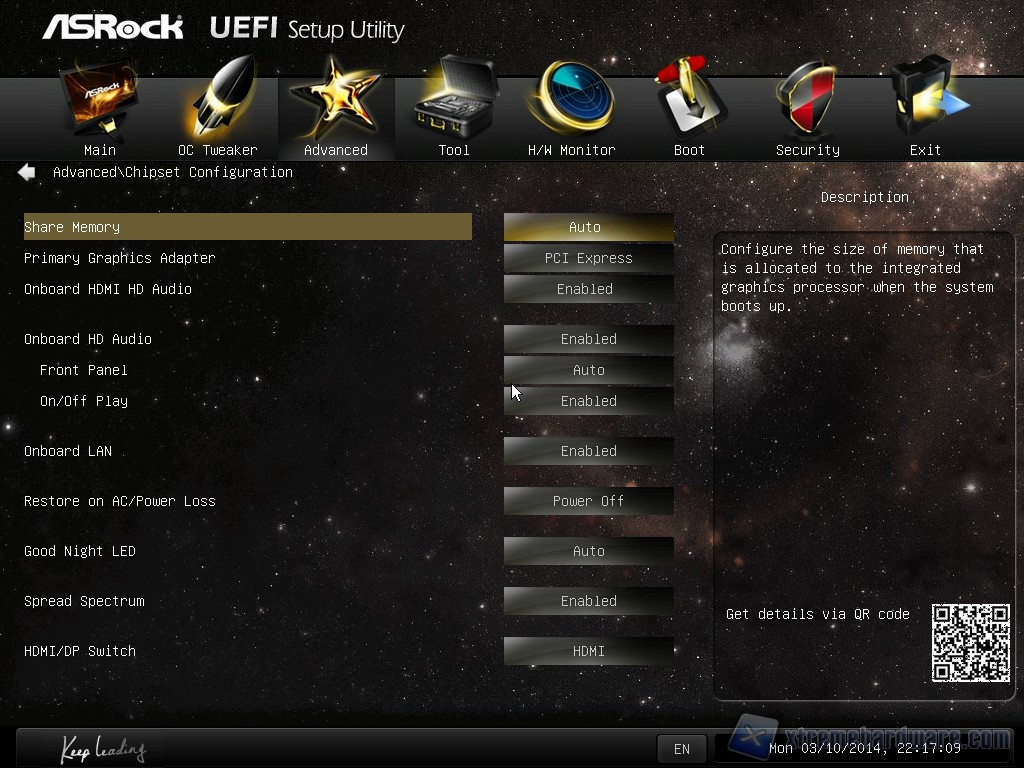Screen dimensions: 1024x768
Task: Change Restore on AC/Power Loss value
Action: (x=588, y=501)
